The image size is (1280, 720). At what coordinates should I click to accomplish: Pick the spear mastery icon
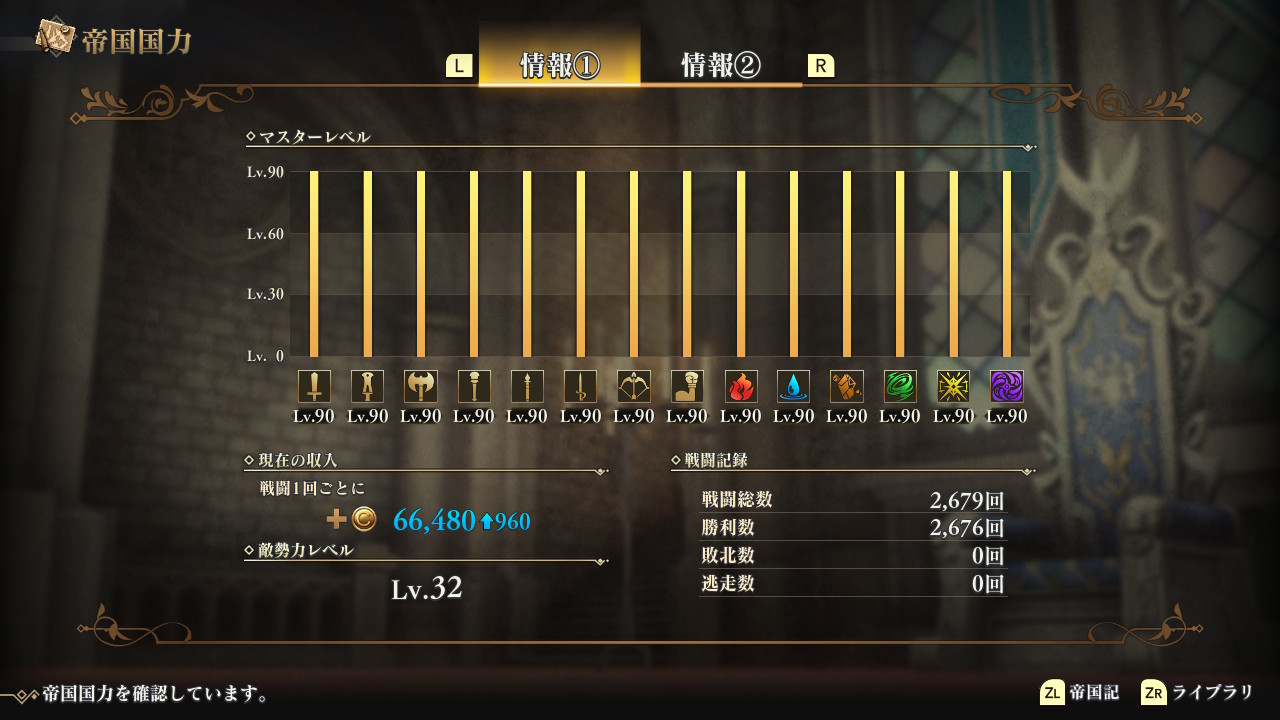[527, 386]
